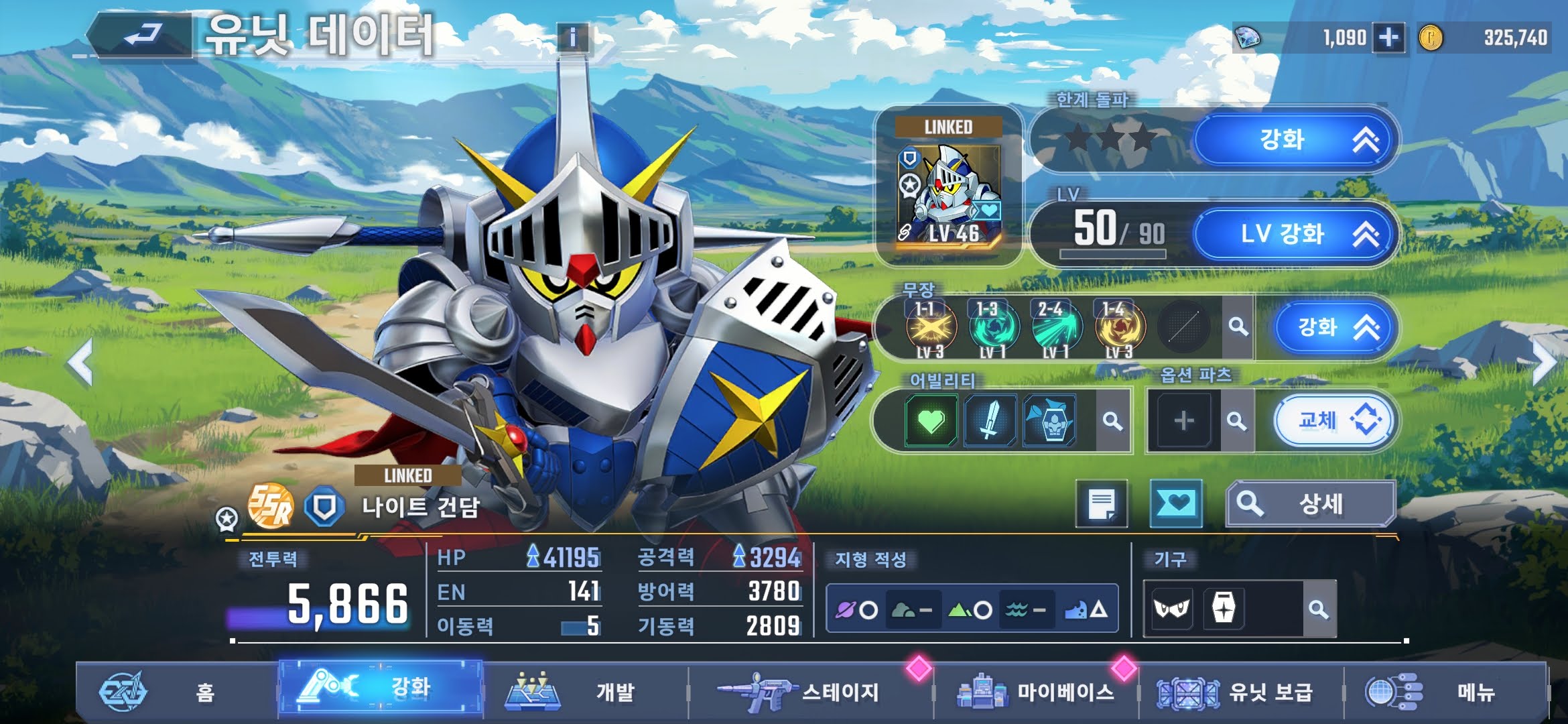Add more diamonds with the plus button
This screenshot has width=1568, height=724.
(1388, 38)
